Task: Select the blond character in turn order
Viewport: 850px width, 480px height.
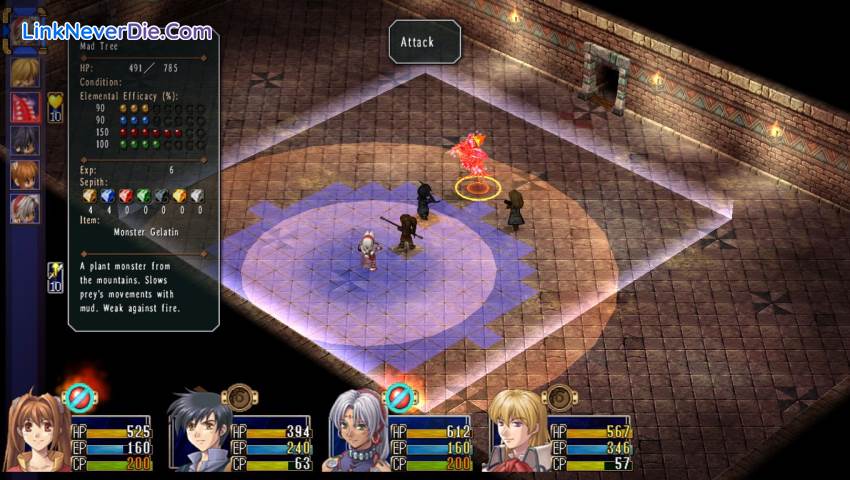Action: (25, 73)
